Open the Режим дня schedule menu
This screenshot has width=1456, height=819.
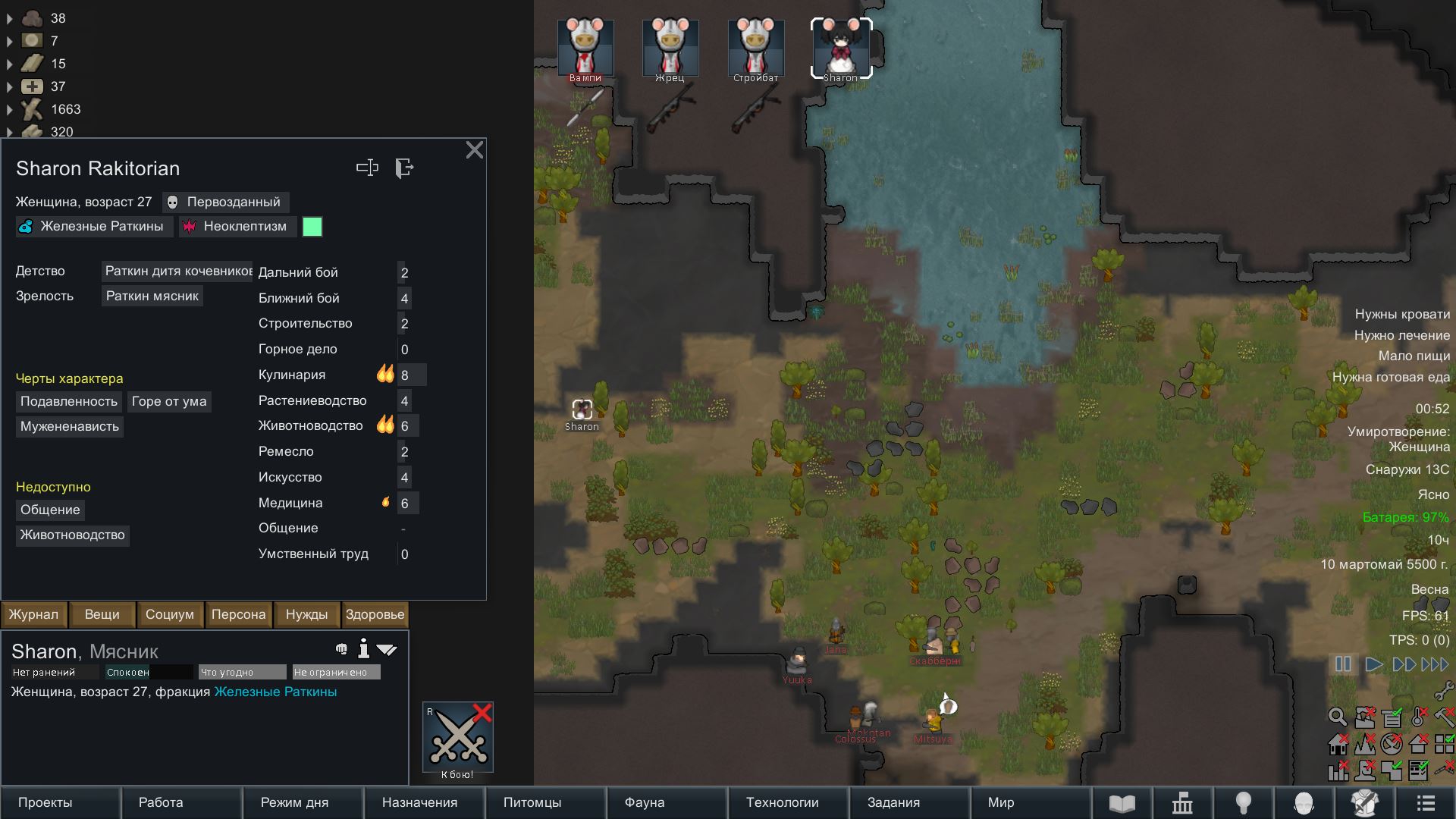click(x=295, y=802)
